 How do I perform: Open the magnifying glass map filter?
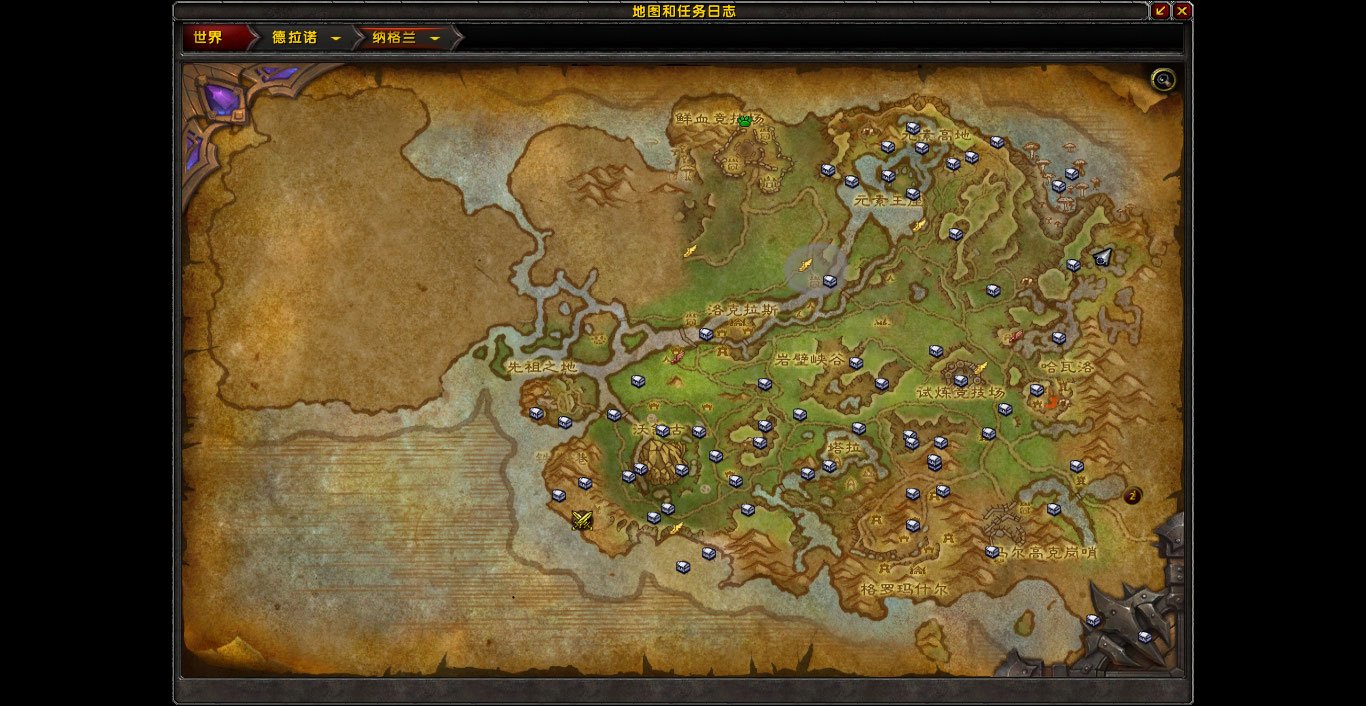(1163, 80)
